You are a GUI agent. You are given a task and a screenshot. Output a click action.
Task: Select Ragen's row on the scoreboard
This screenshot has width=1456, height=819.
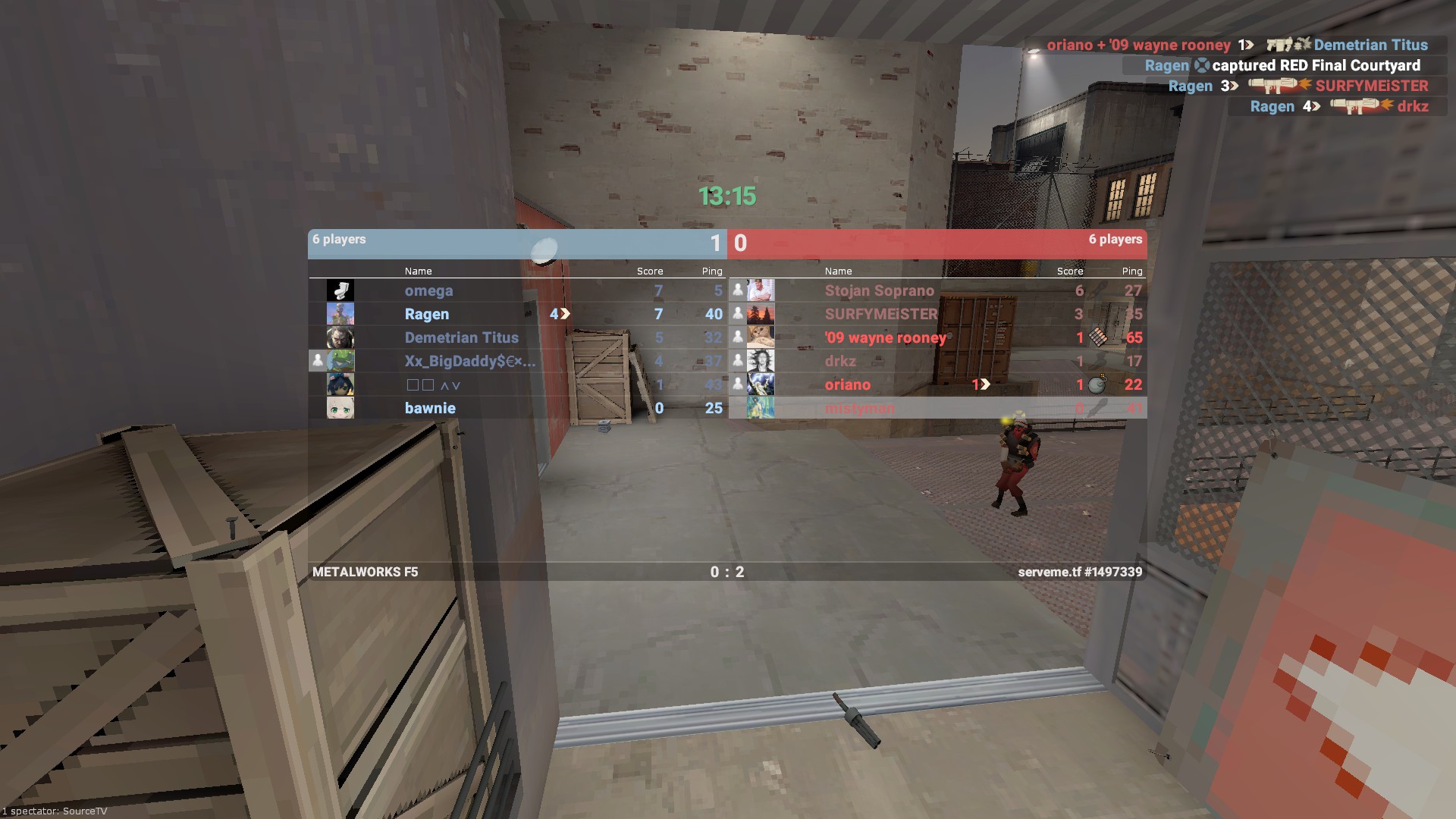point(427,314)
